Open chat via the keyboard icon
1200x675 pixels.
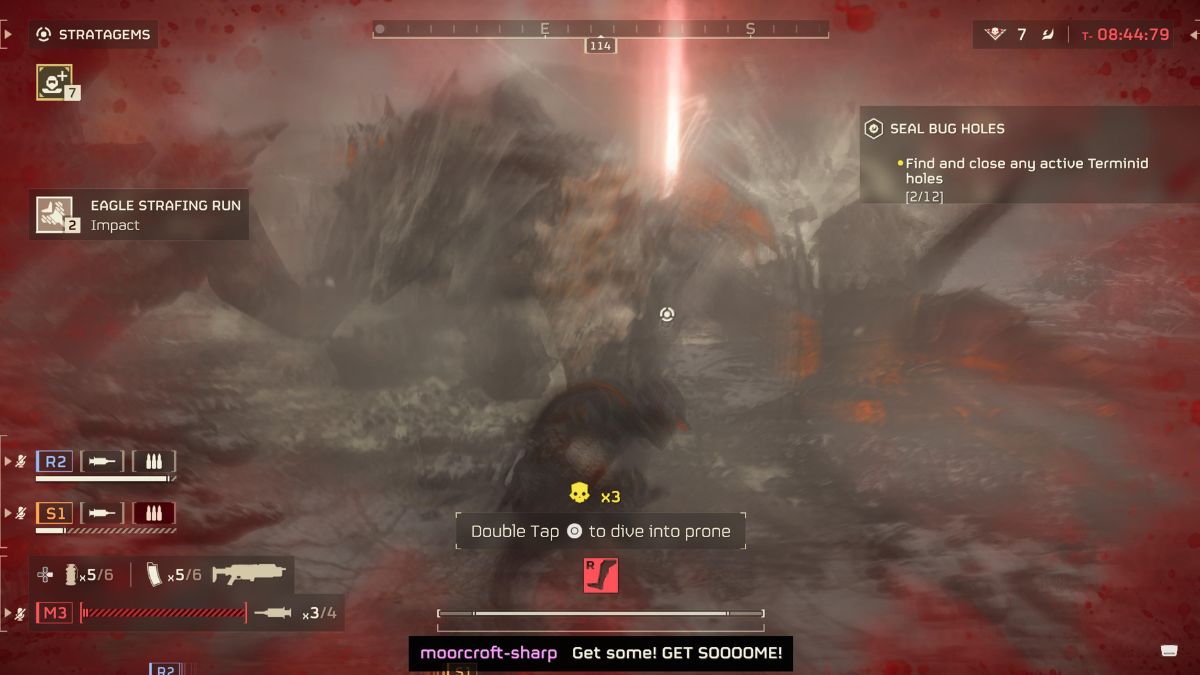1168,651
